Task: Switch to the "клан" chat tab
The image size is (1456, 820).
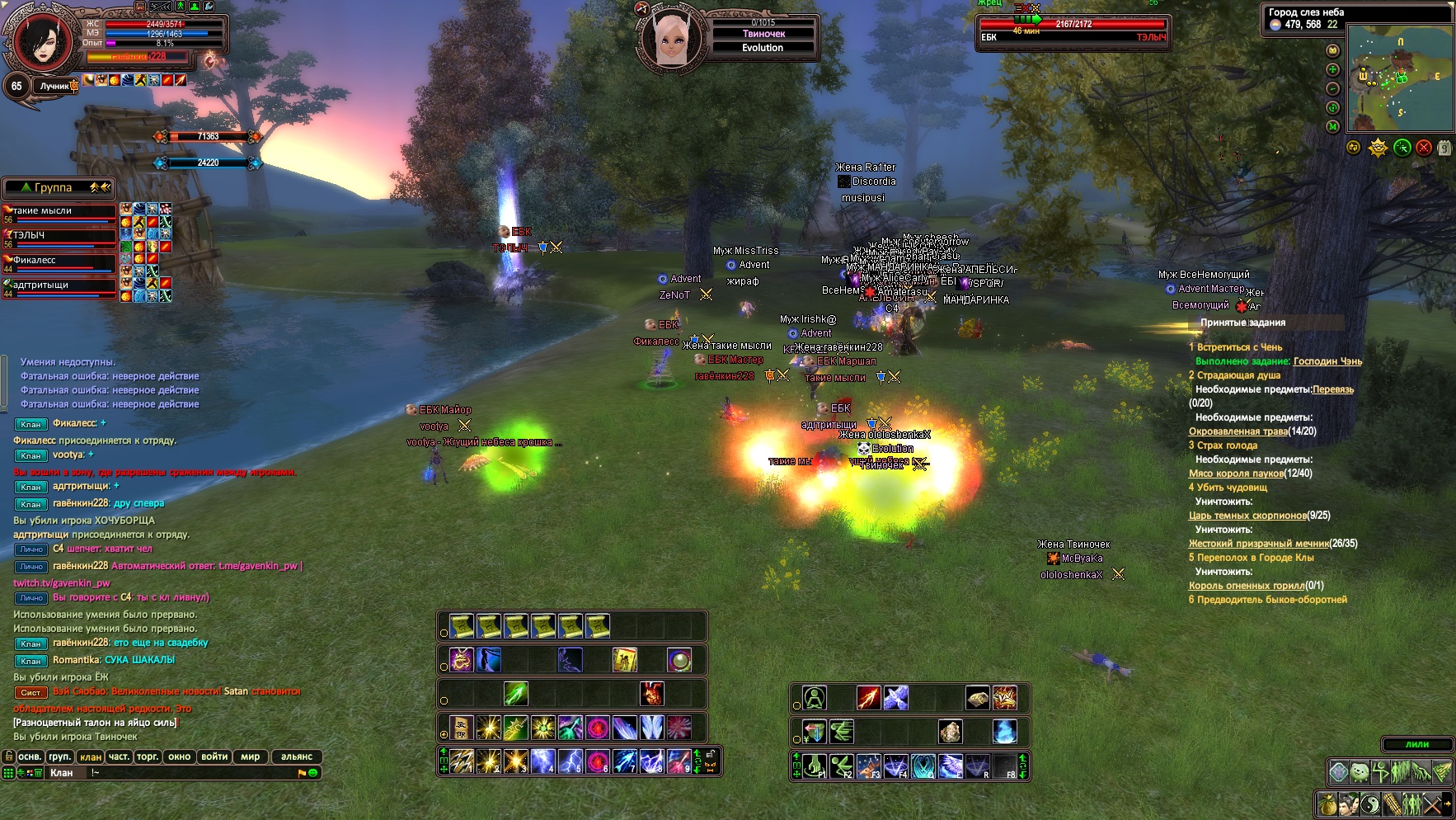Action: [x=91, y=756]
